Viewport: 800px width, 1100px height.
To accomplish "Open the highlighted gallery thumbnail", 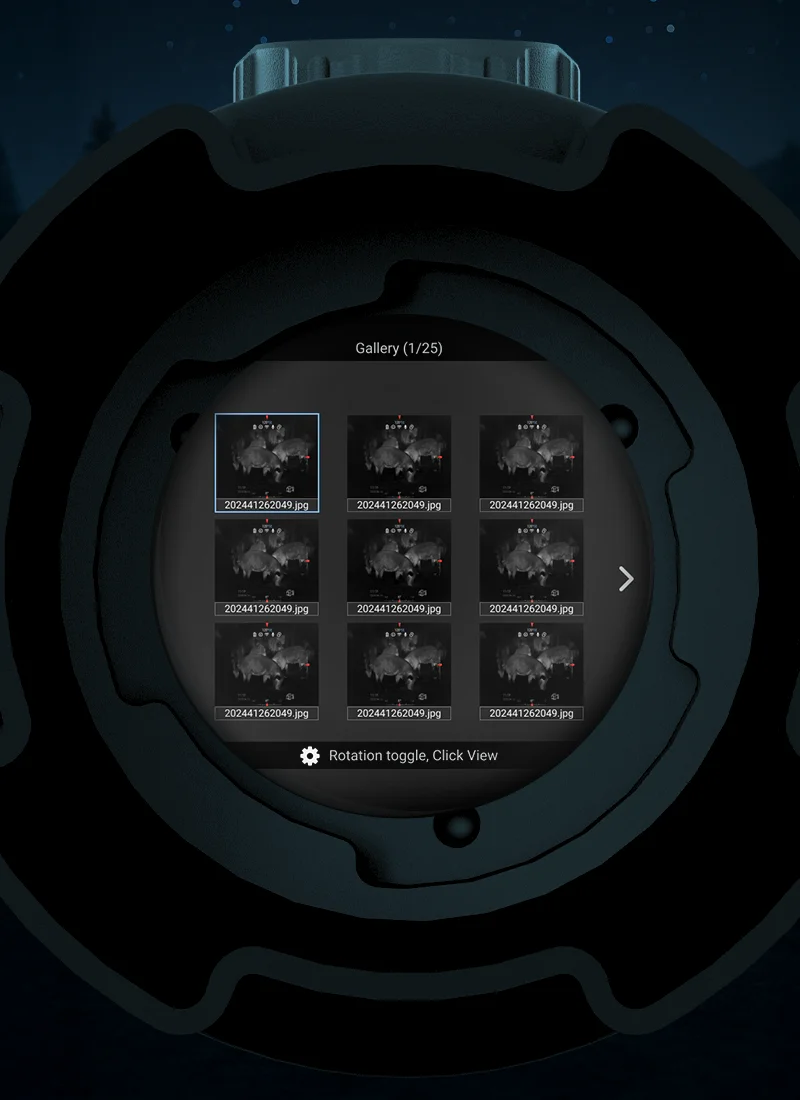I will pyautogui.click(x=267, y=461).
